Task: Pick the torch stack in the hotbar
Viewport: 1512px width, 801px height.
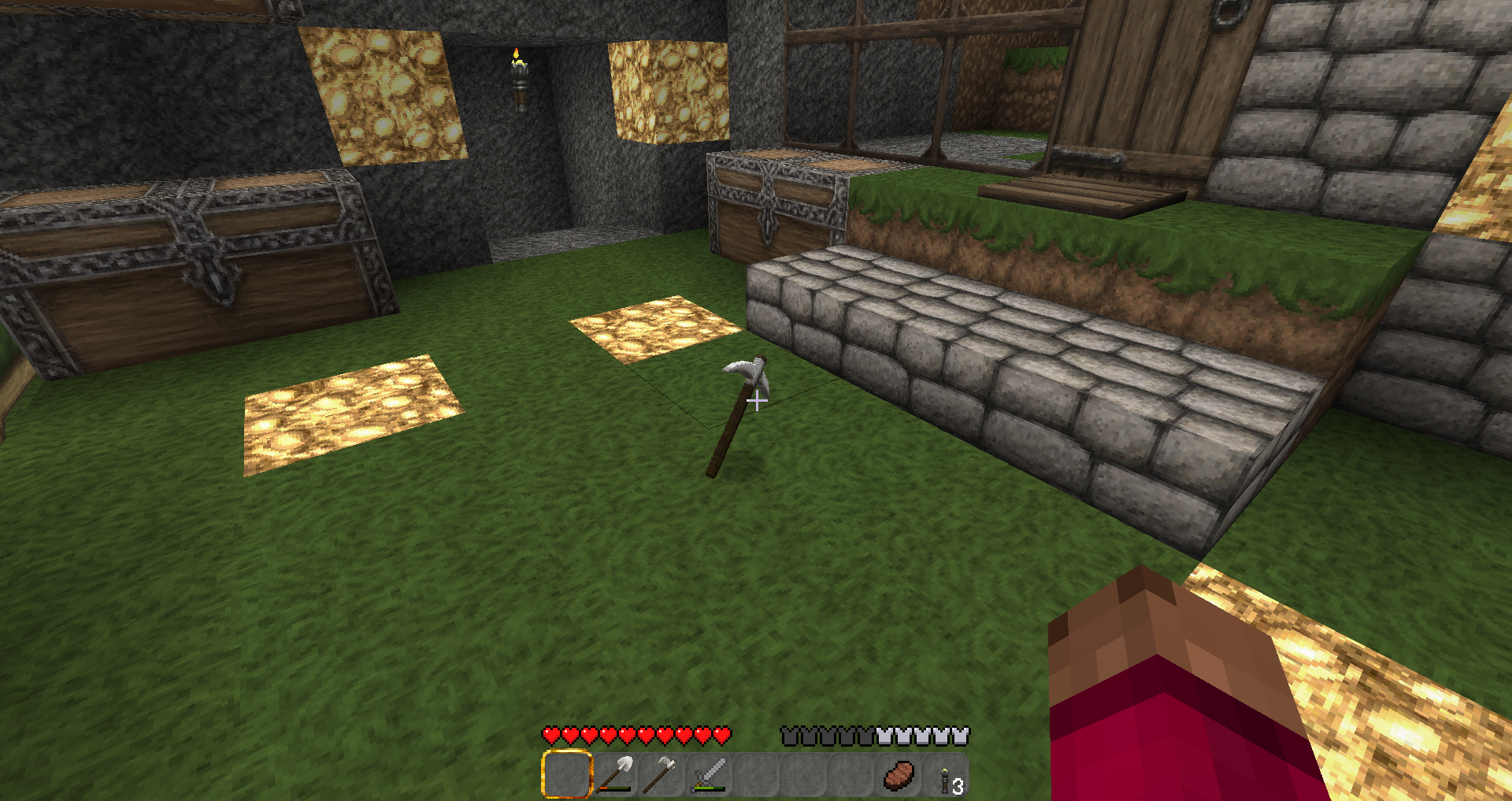Action: point(946,777)
